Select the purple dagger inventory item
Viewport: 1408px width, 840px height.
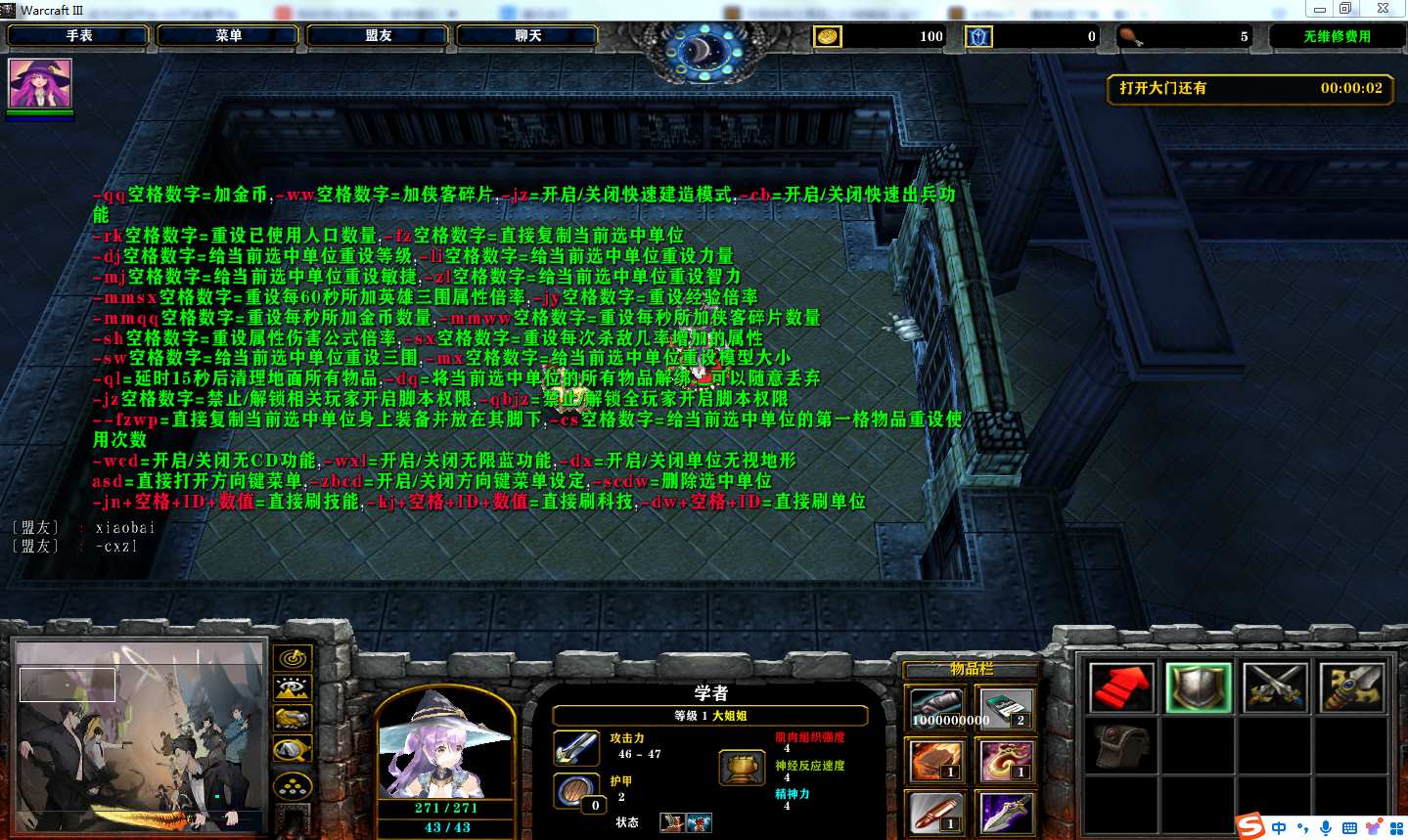click(1006, 814)
